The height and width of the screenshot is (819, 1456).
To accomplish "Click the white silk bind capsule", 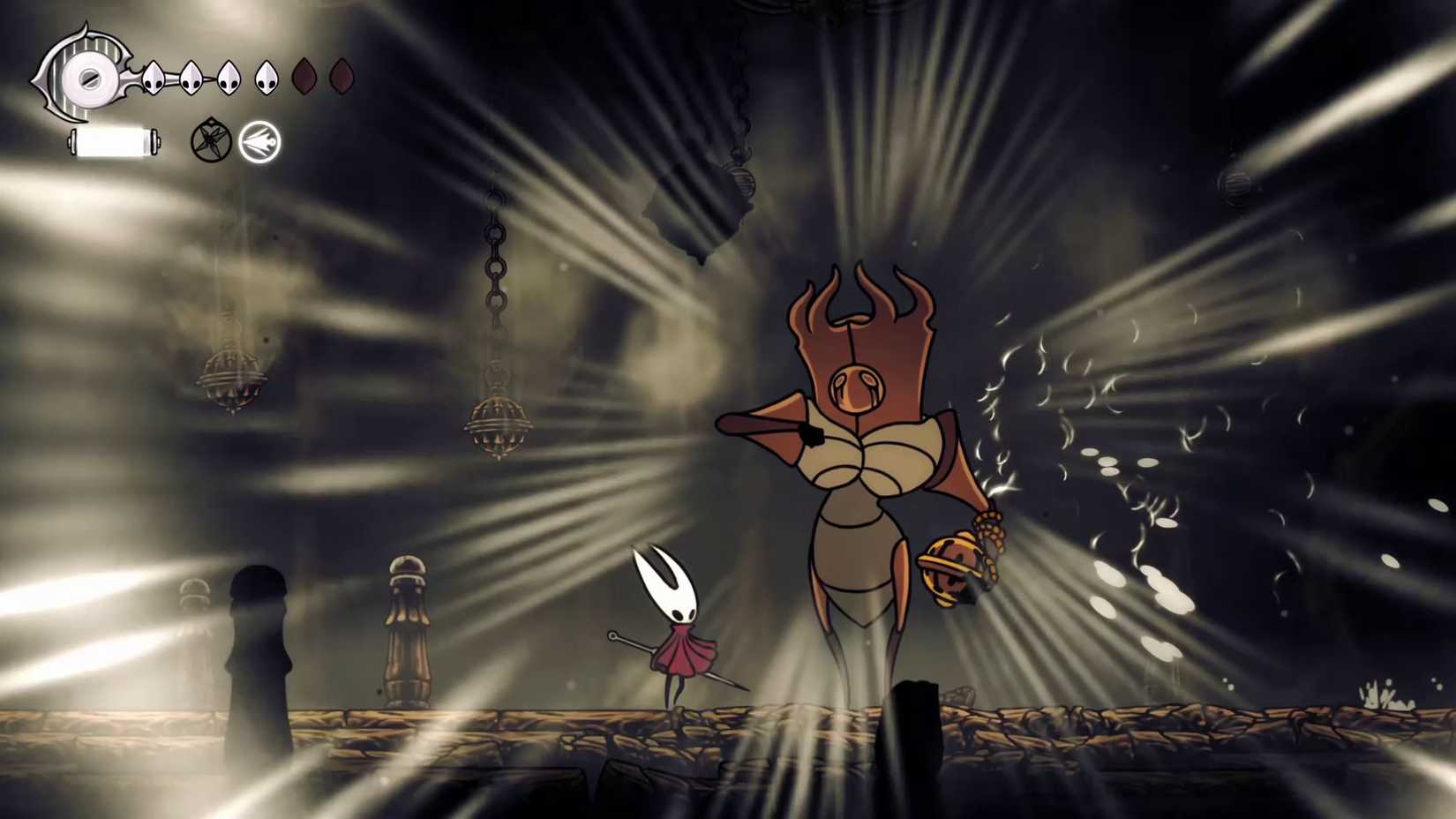I will (x=113, y=139).
